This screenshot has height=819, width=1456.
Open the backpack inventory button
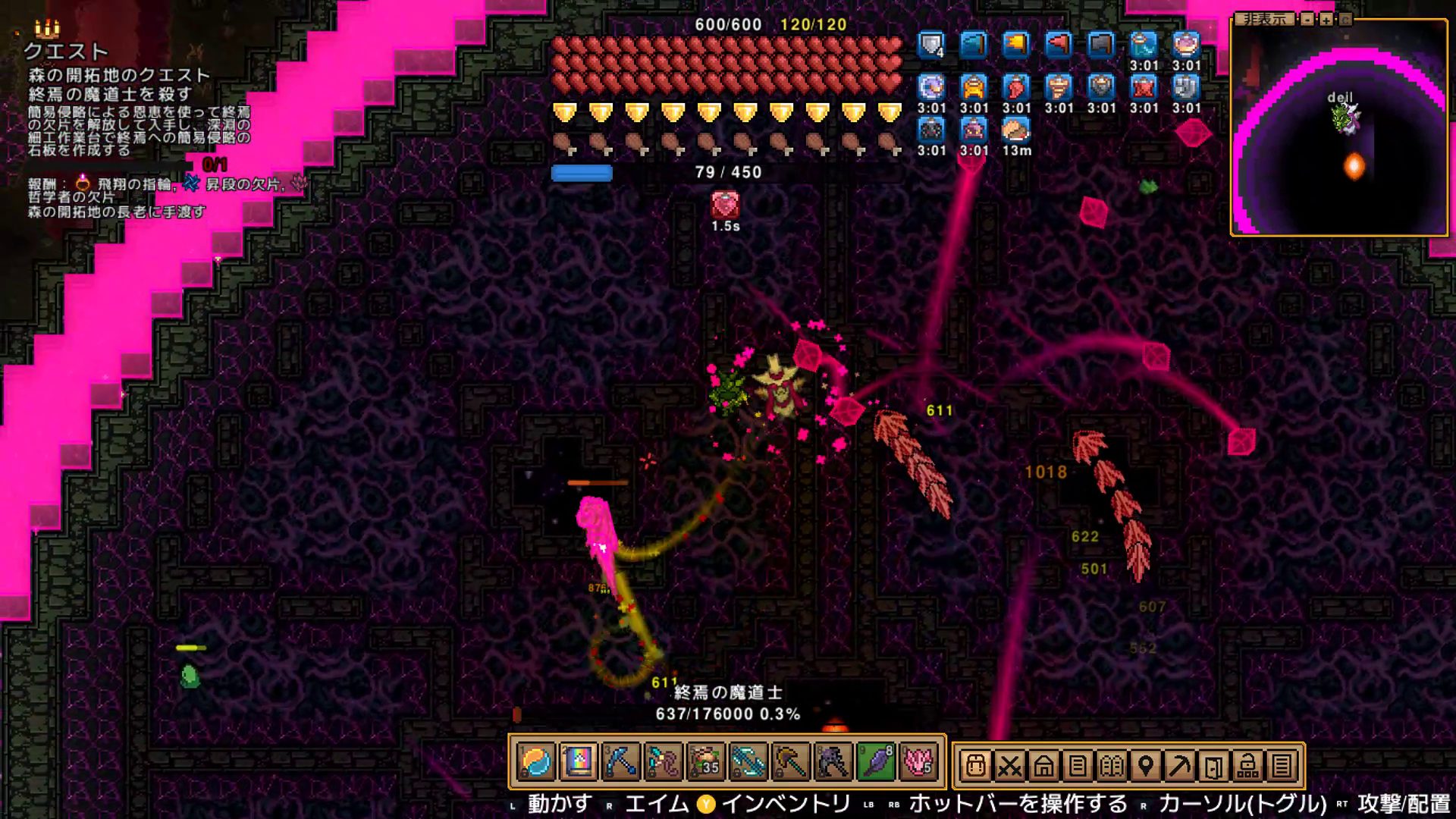pyautogui.click(x=975, y=766)
